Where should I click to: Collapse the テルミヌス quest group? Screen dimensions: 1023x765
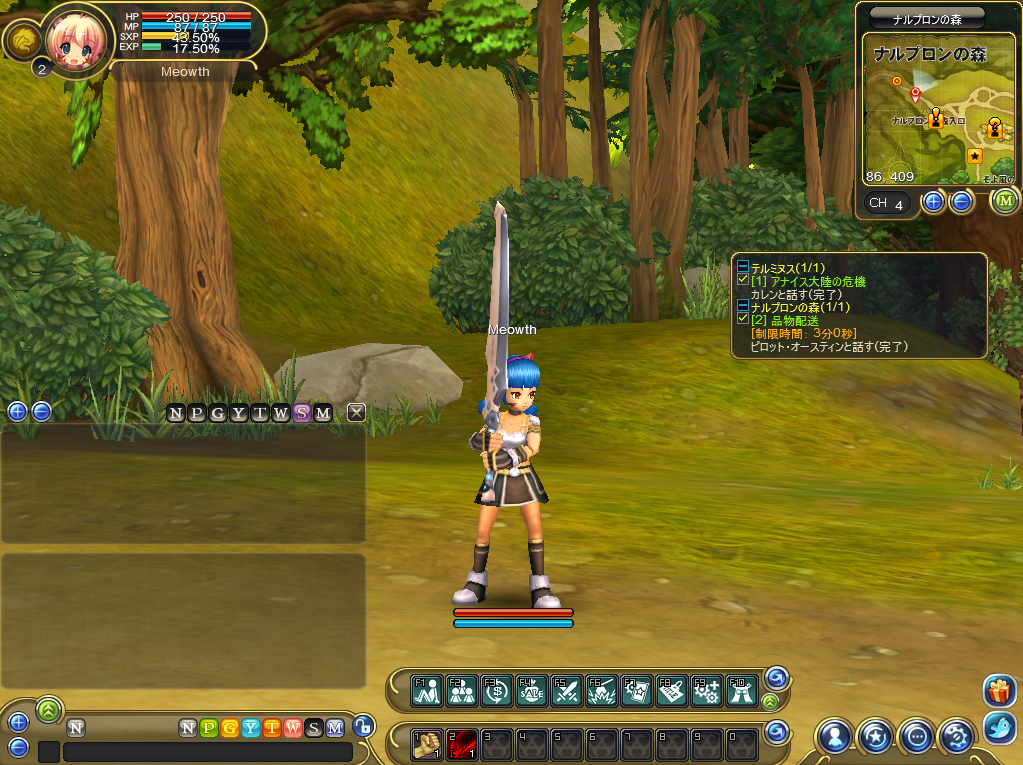(742, 268)
